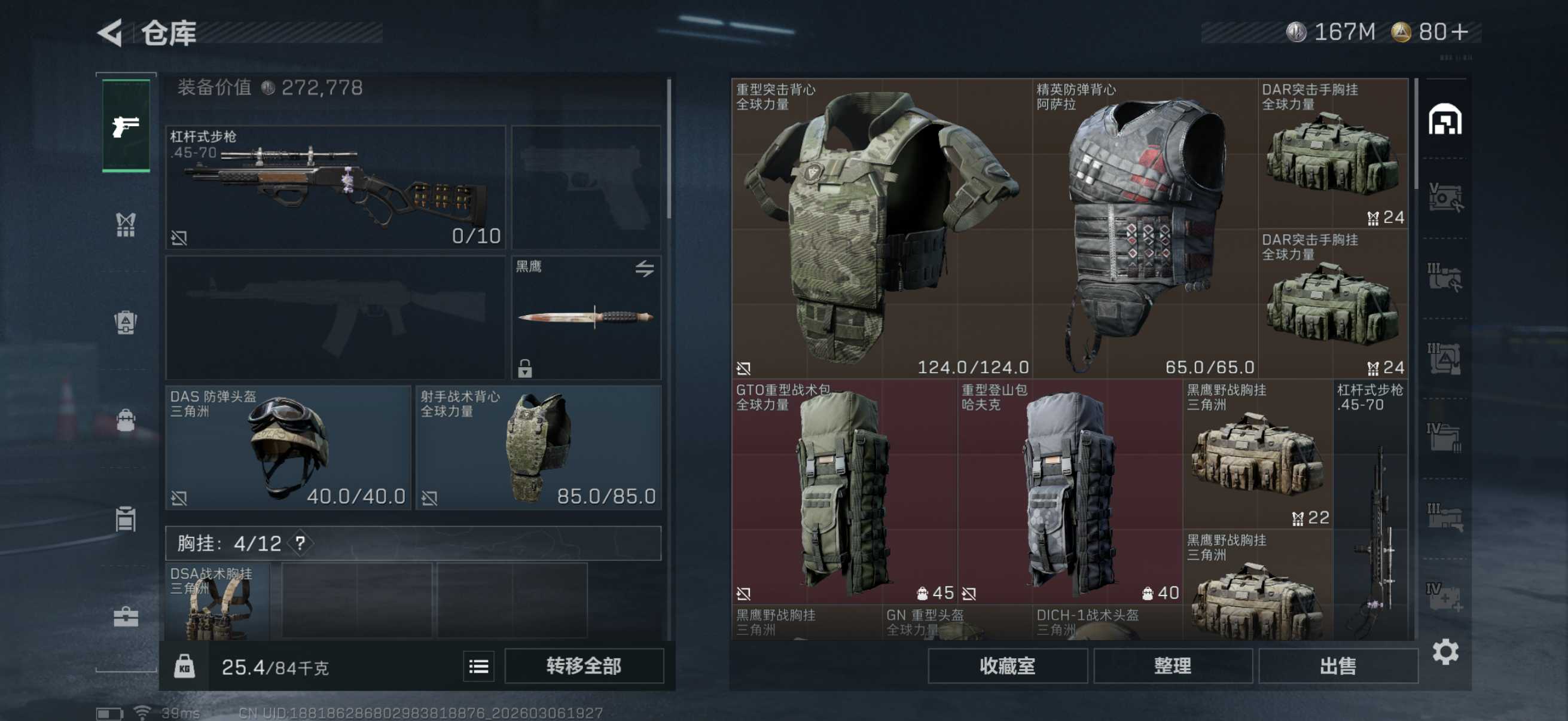Select the equipped 杠杆式步枪 .45-70 rifle slot
Image resolution: width=1568 pixels, height=721 pixels.
(x=335, y=187)
